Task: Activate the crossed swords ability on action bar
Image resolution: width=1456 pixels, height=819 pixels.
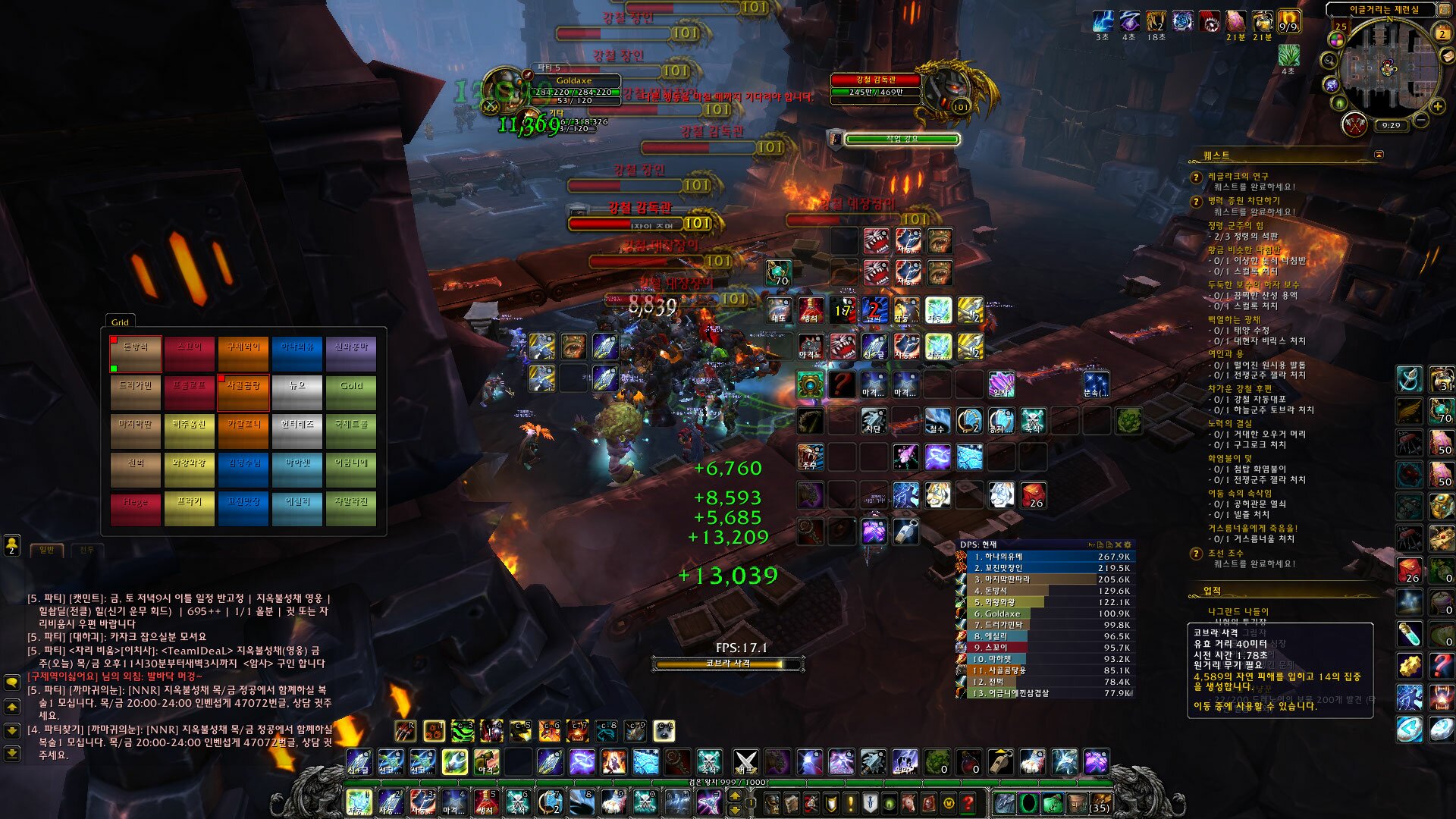Action: point(745,761)
